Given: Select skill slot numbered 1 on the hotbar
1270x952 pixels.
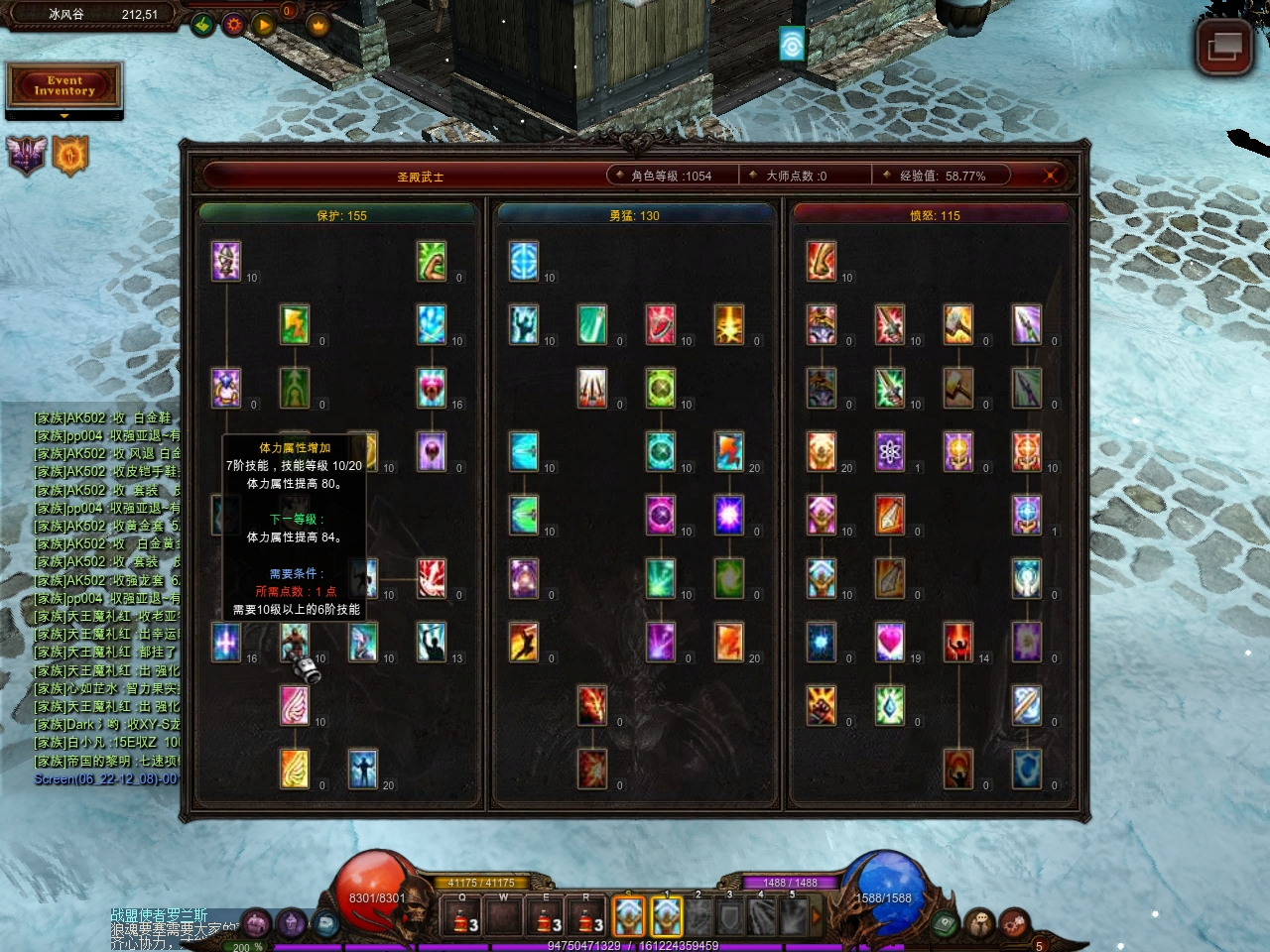Looking at the screenshot, I should (x=668, y=916).
